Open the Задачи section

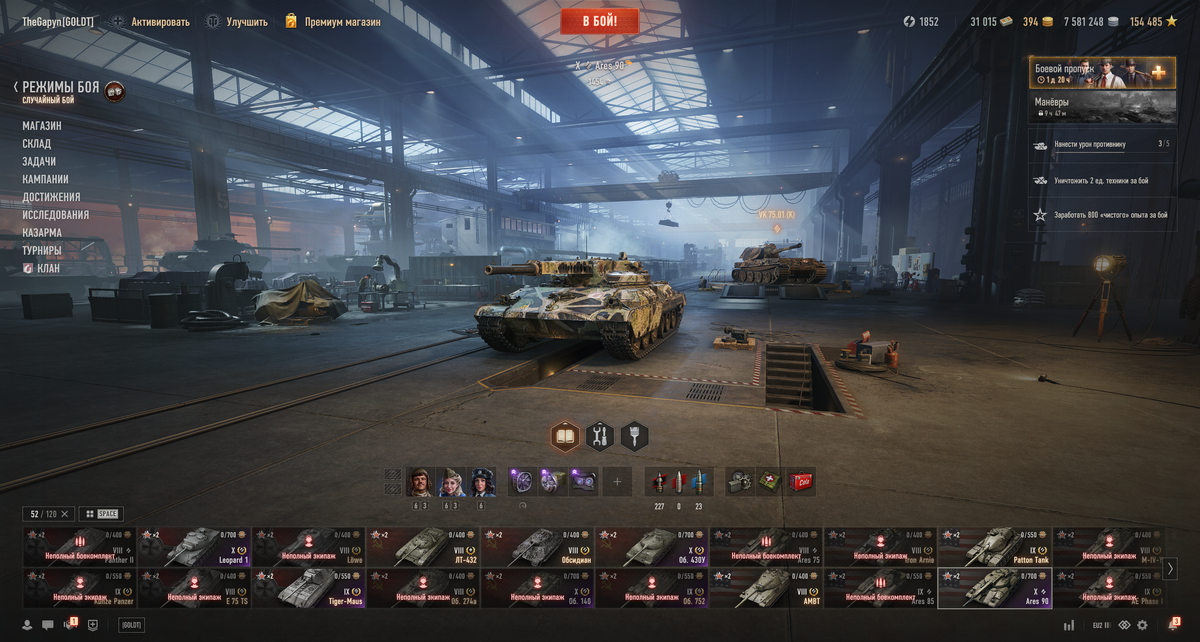coord(39,162)
